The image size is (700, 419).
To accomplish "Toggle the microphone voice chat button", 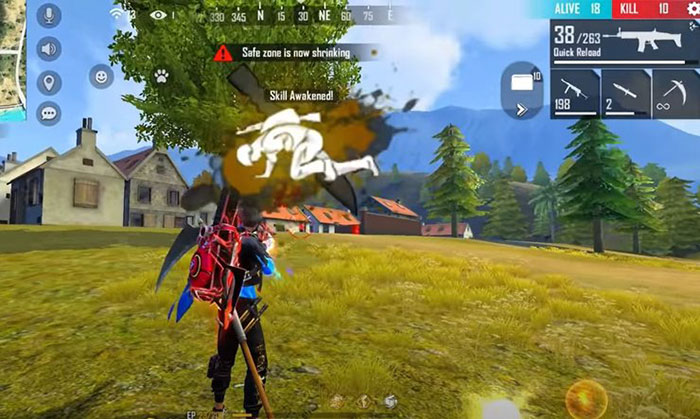I will click(48, 16).
